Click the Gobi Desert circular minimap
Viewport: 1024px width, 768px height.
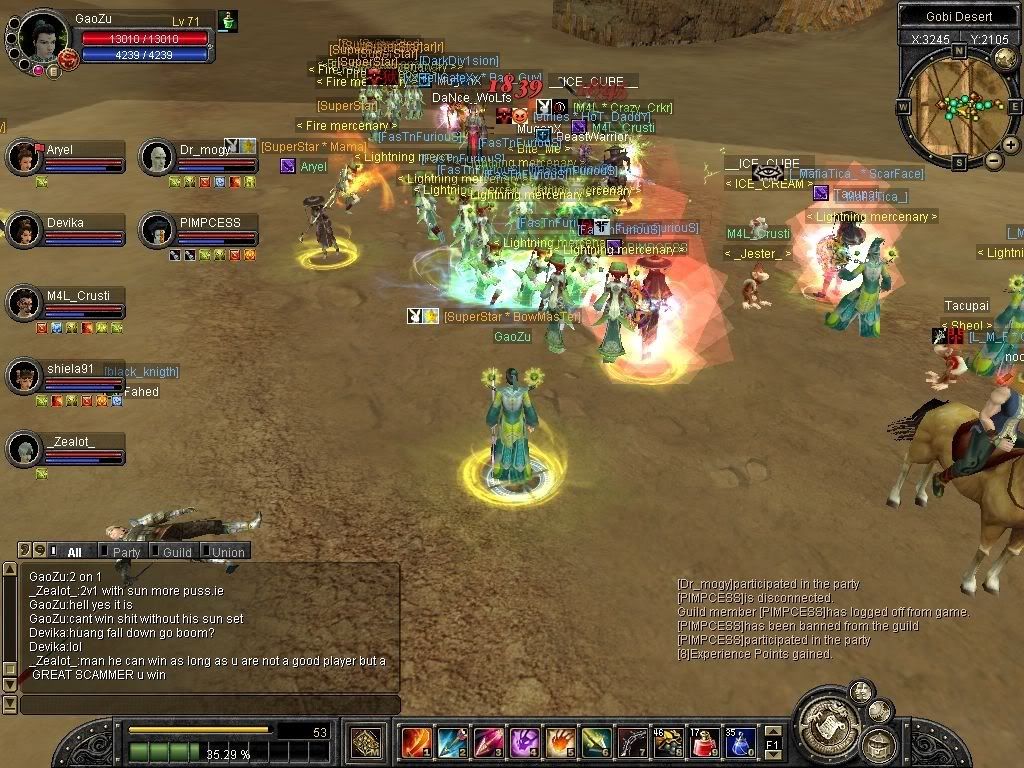point(958,106)
